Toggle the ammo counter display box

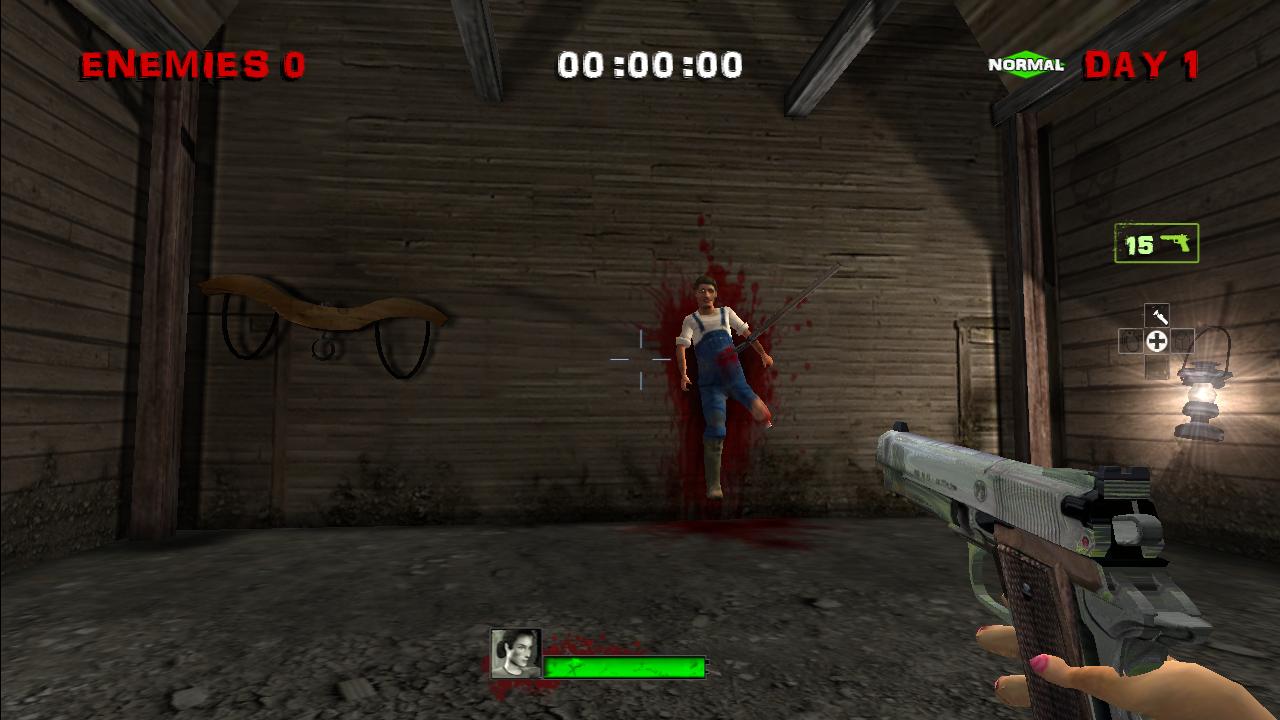pyautogui.click(x=1155, y=241)
